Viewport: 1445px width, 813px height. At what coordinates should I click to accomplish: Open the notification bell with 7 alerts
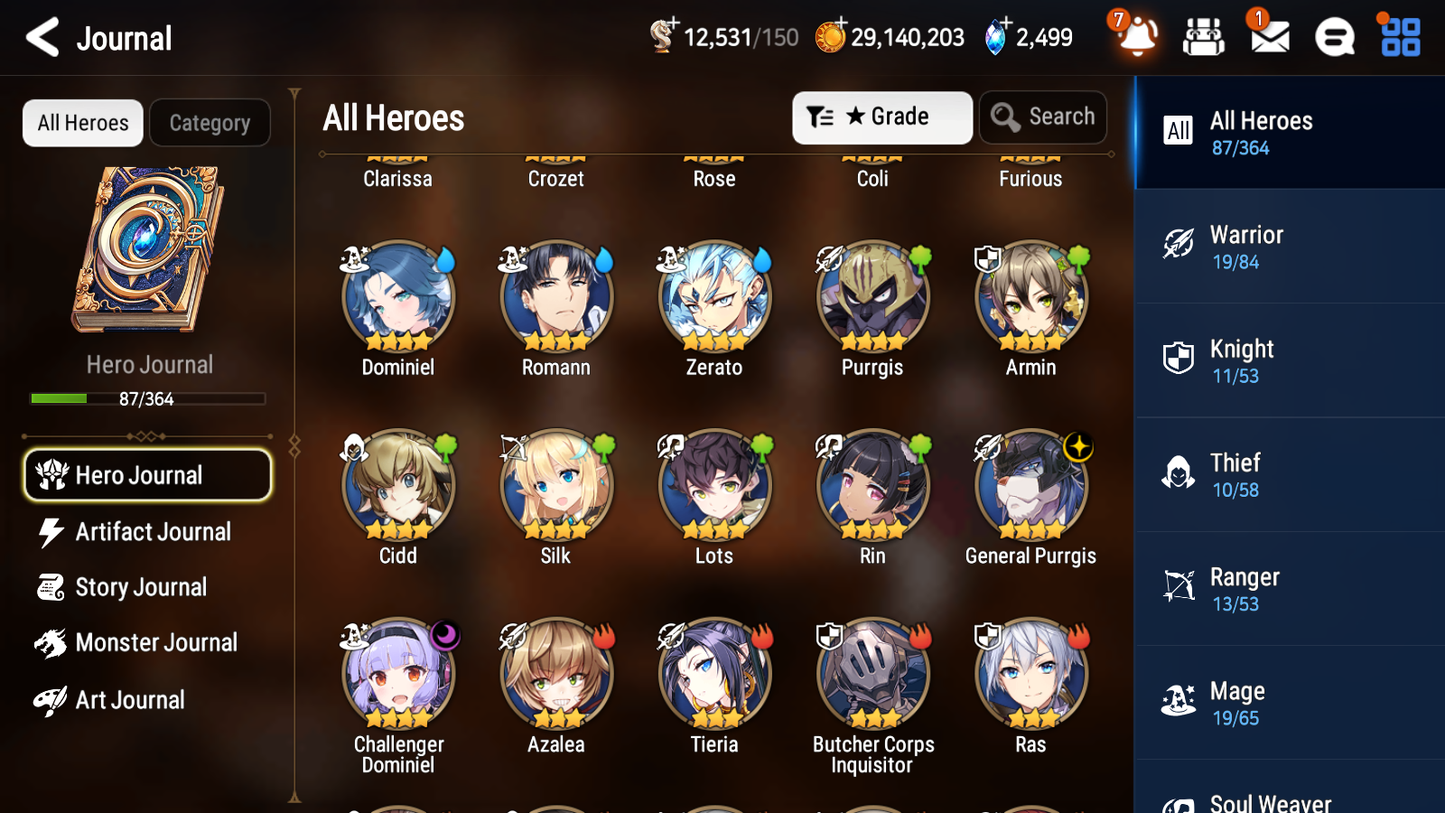coord(1136,36)
